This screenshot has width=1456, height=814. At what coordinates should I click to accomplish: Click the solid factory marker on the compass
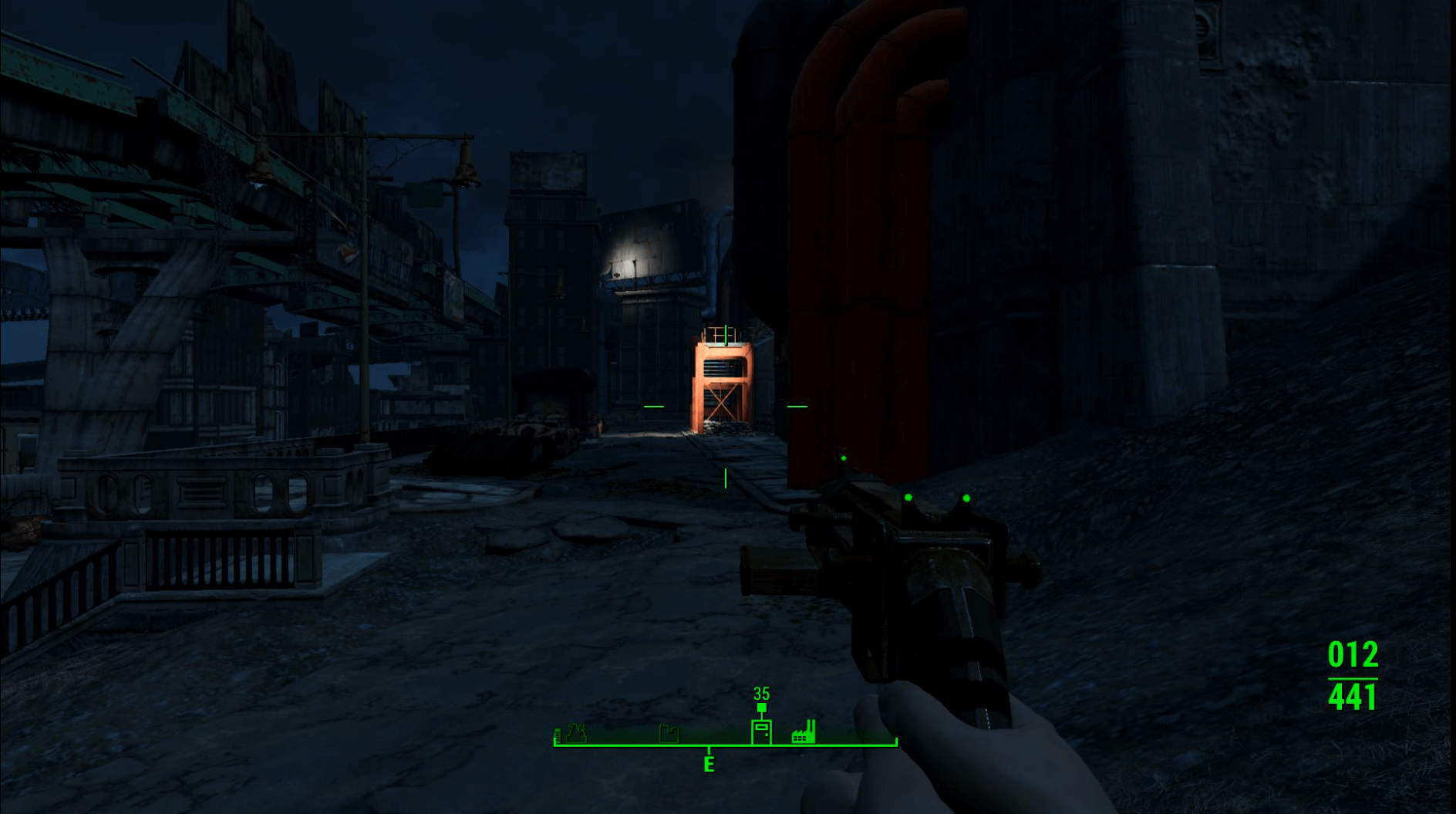click(804, 731)
